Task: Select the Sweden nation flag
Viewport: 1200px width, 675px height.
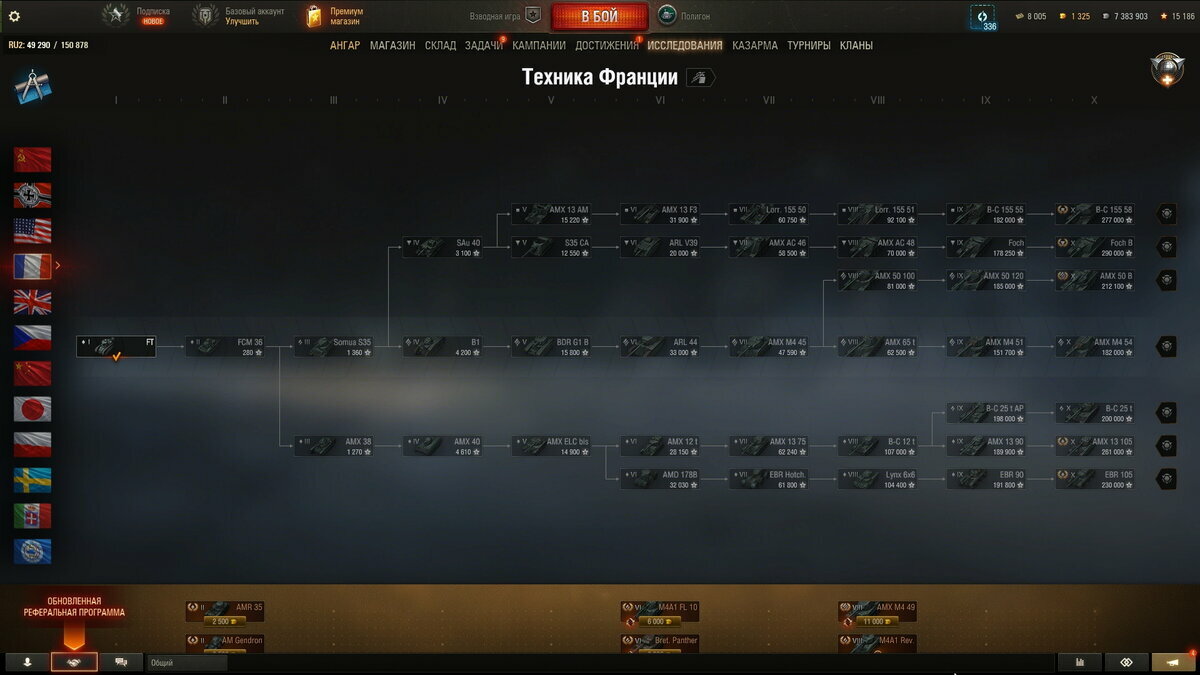Action: 32,480
